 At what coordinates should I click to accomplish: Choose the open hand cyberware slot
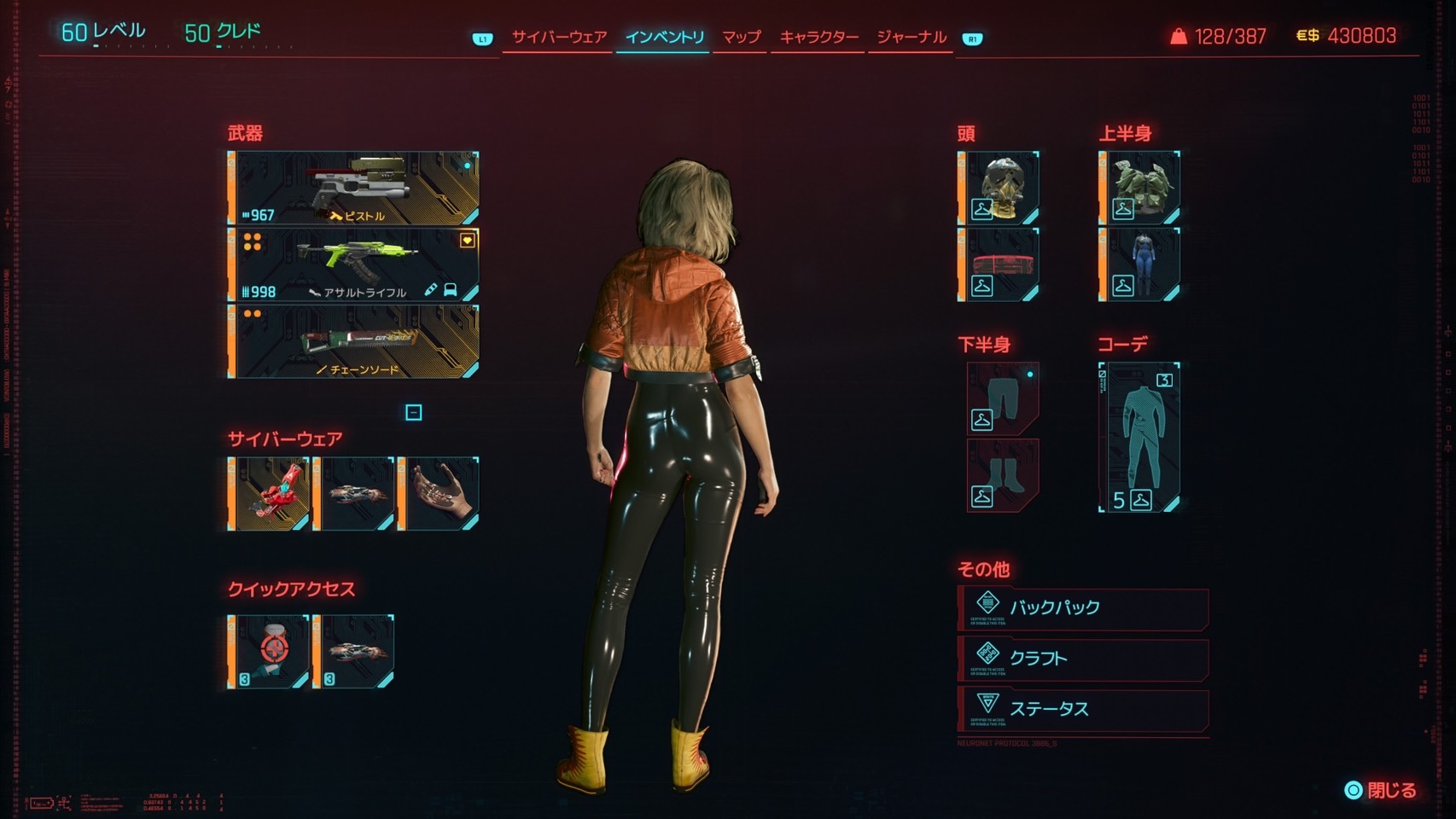tap(439, 494)
